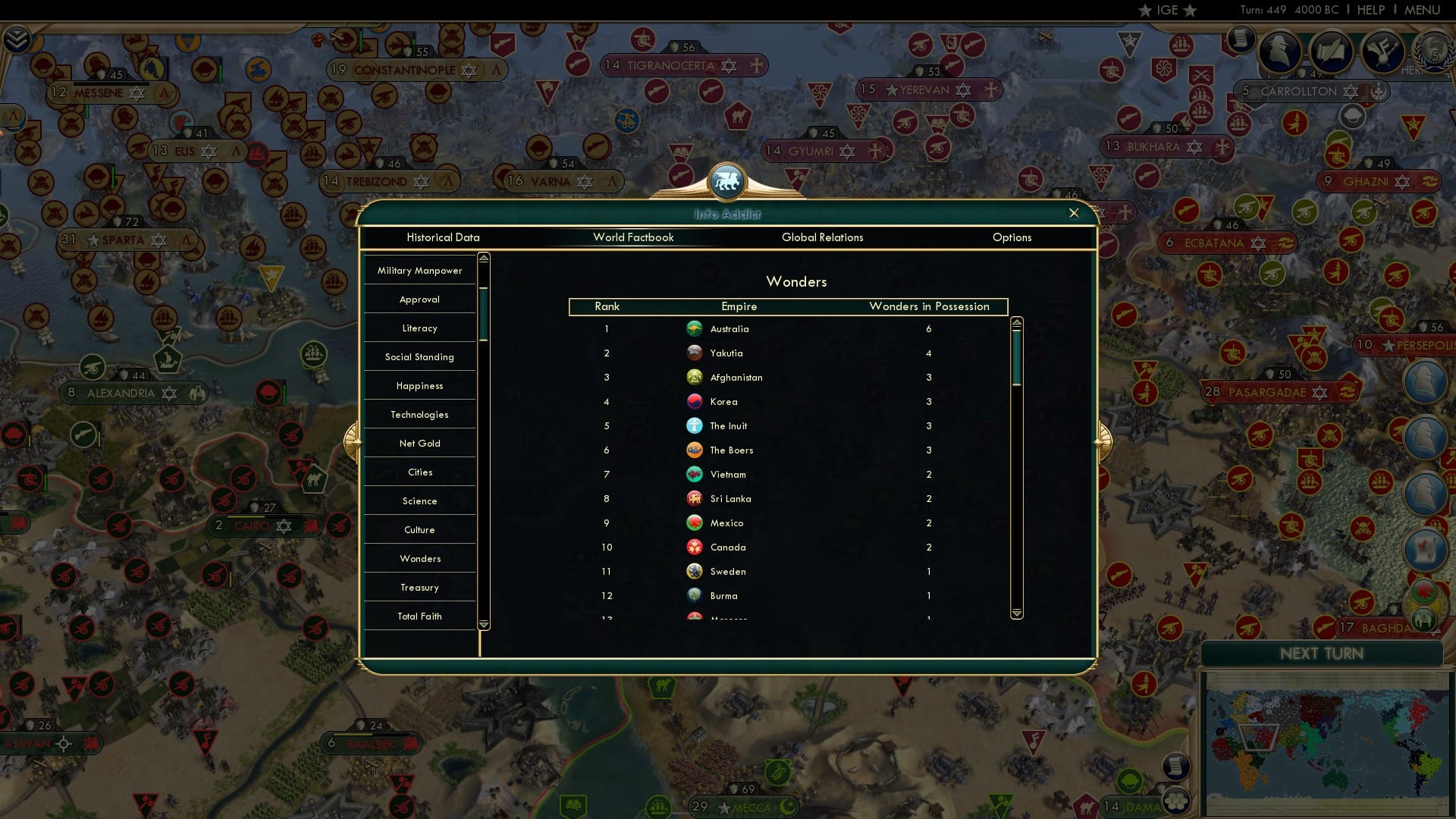The height and width of the screenshot is (819, 1456).
Task: Select Treasury in the Factbook sidebar
Action: (x=419, y=587)
